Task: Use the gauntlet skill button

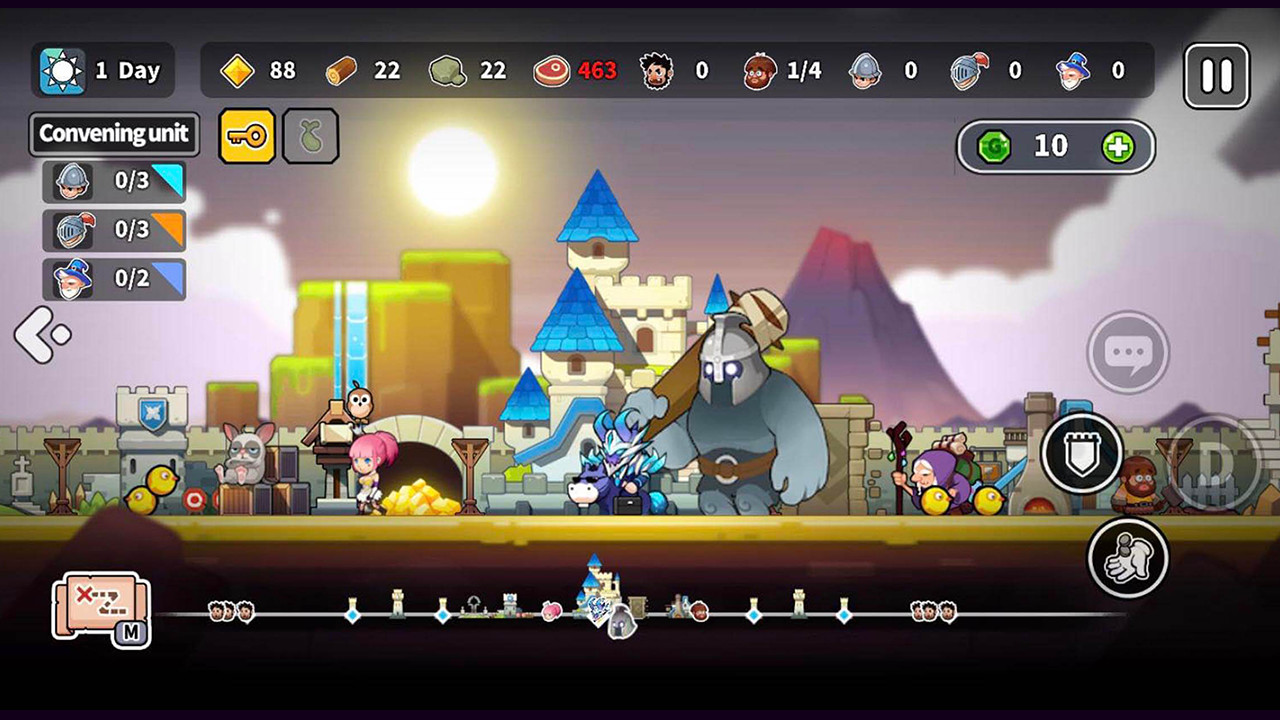Action: (x=1128, y=559)
